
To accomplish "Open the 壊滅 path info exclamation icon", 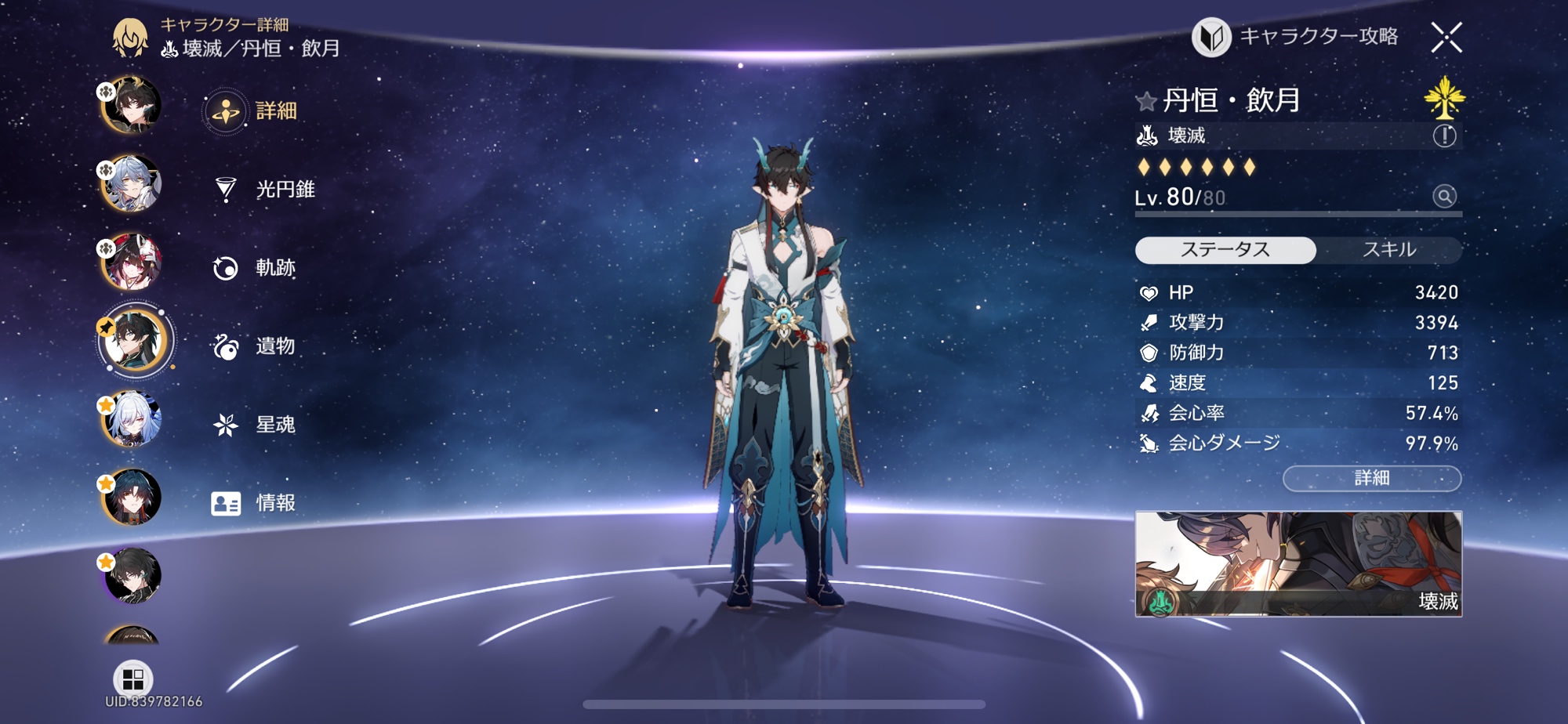I will (x=1444, y=136).
